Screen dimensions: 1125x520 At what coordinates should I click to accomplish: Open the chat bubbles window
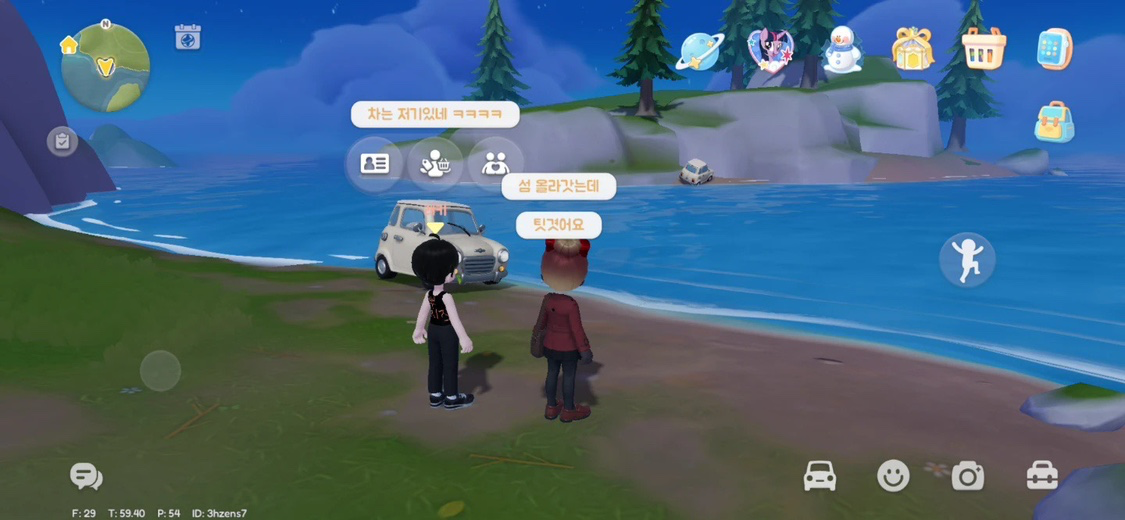[x=86, y=477]
